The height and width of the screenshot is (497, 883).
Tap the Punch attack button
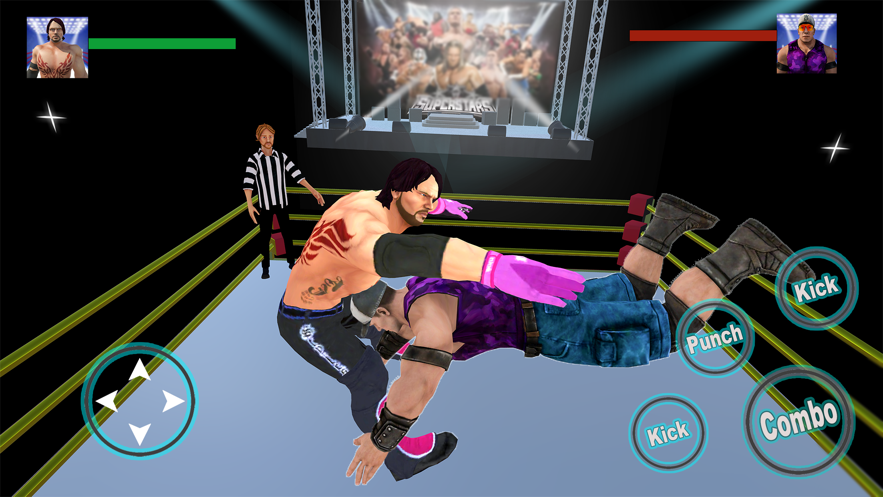coord(714,337)
